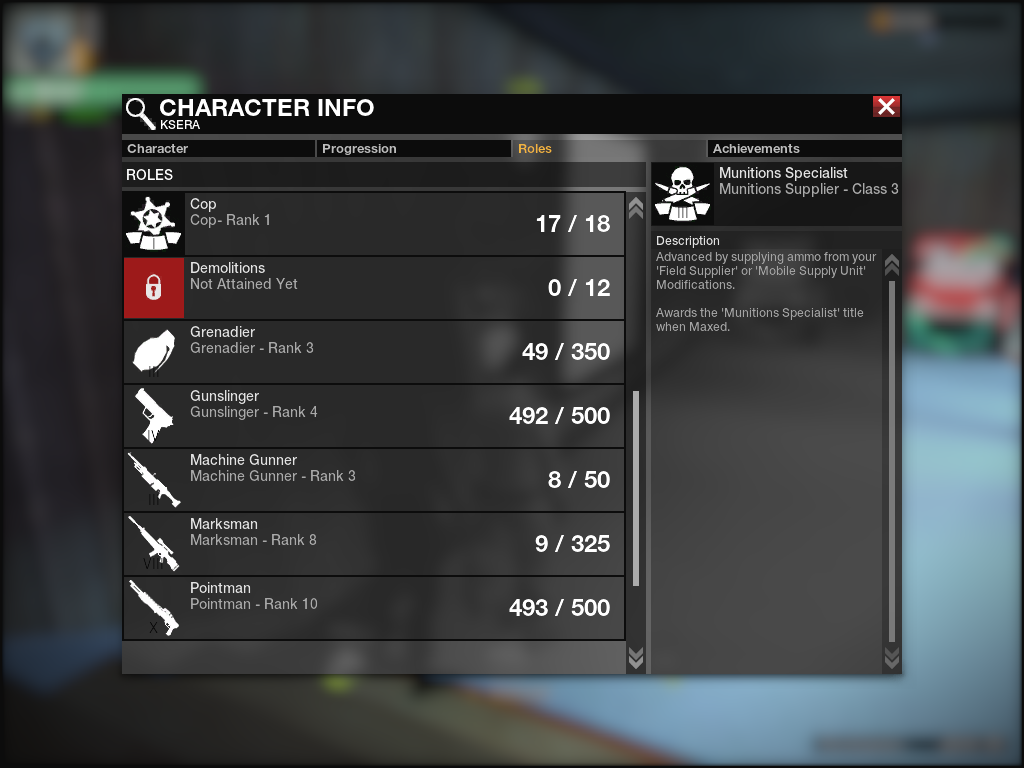Image resolution: width=1024 pixels, height=768 pixels.
Task: Open the Progression tab
Action: click(x=414, y=149)
